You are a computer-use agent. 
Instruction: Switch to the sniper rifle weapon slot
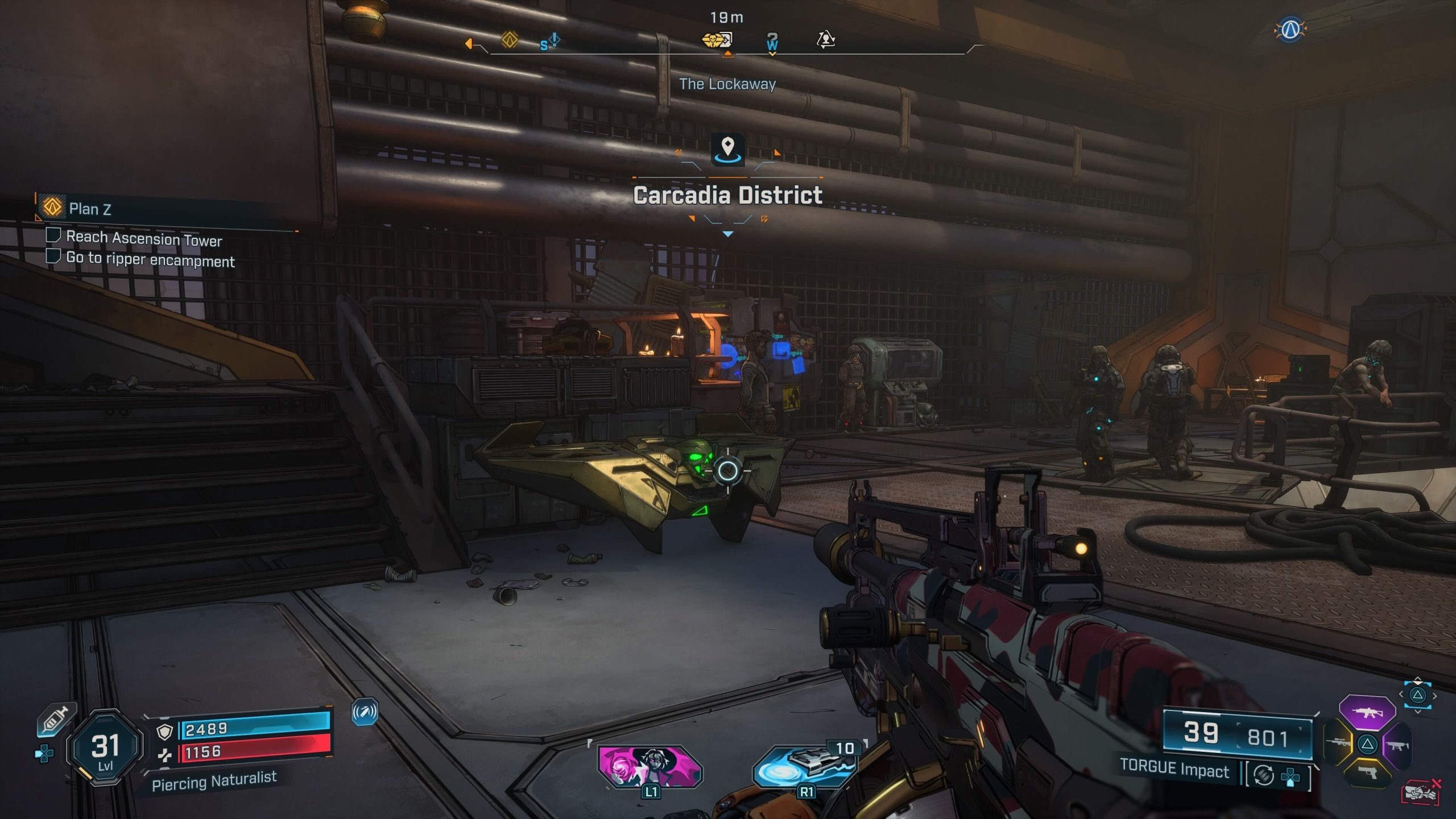point(1338,743)
